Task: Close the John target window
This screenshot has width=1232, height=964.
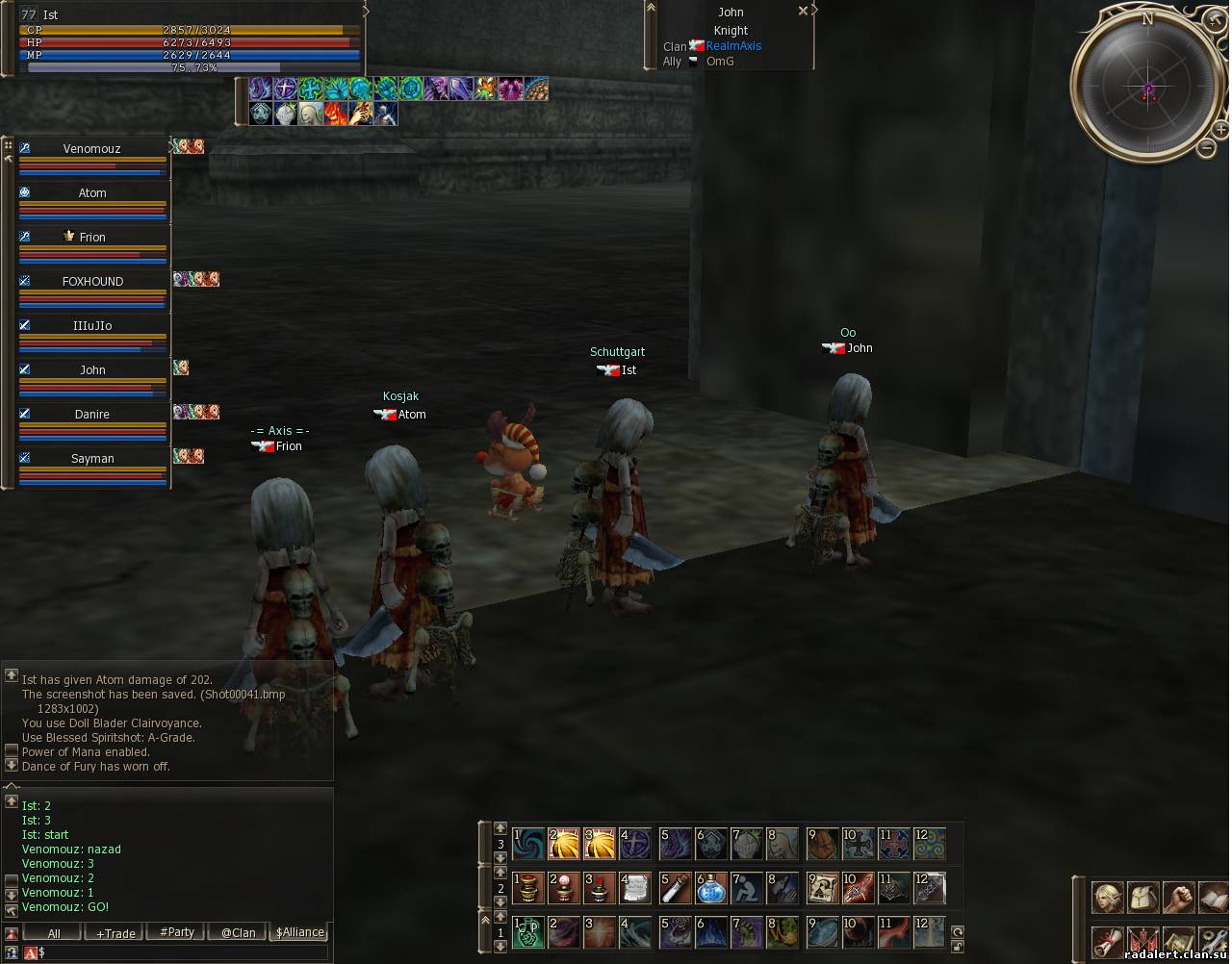Action: (803, 12)
